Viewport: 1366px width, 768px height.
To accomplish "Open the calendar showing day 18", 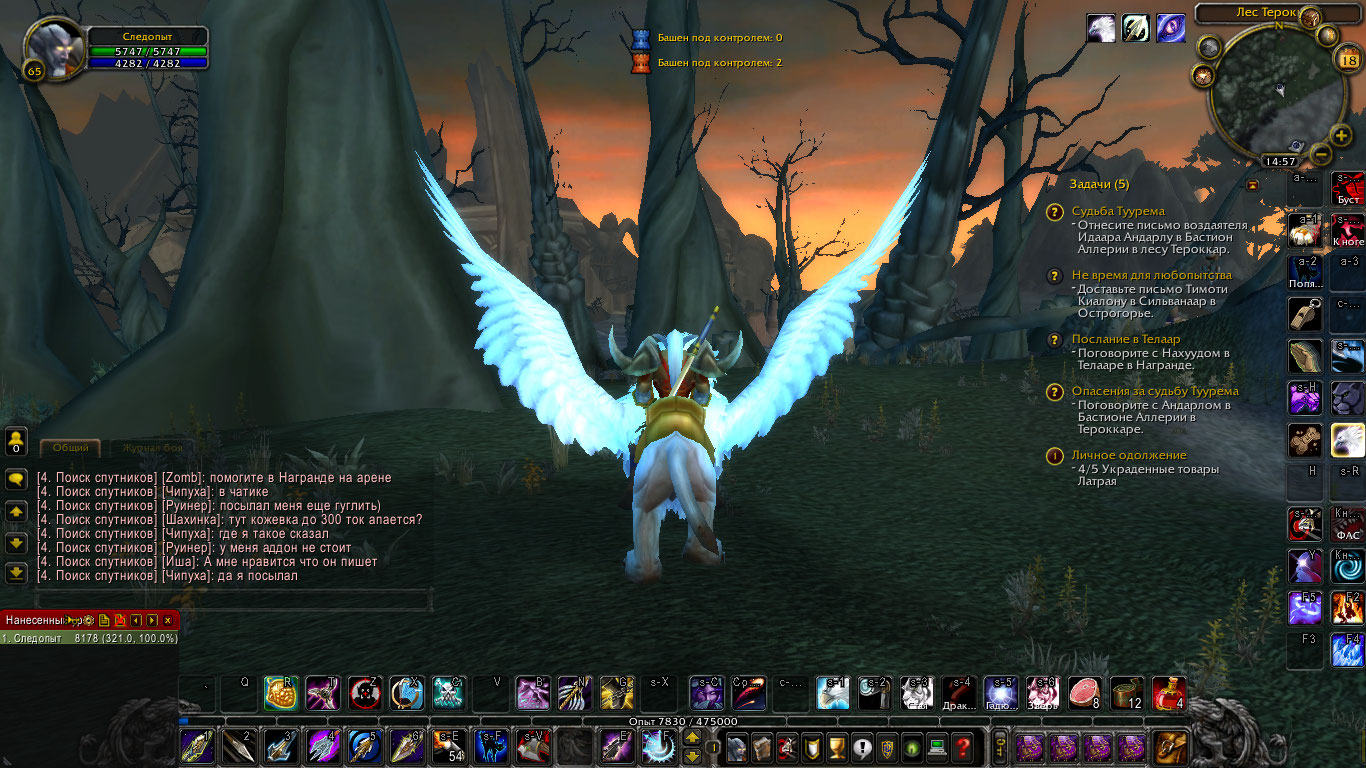I will tap(1348, 60).
